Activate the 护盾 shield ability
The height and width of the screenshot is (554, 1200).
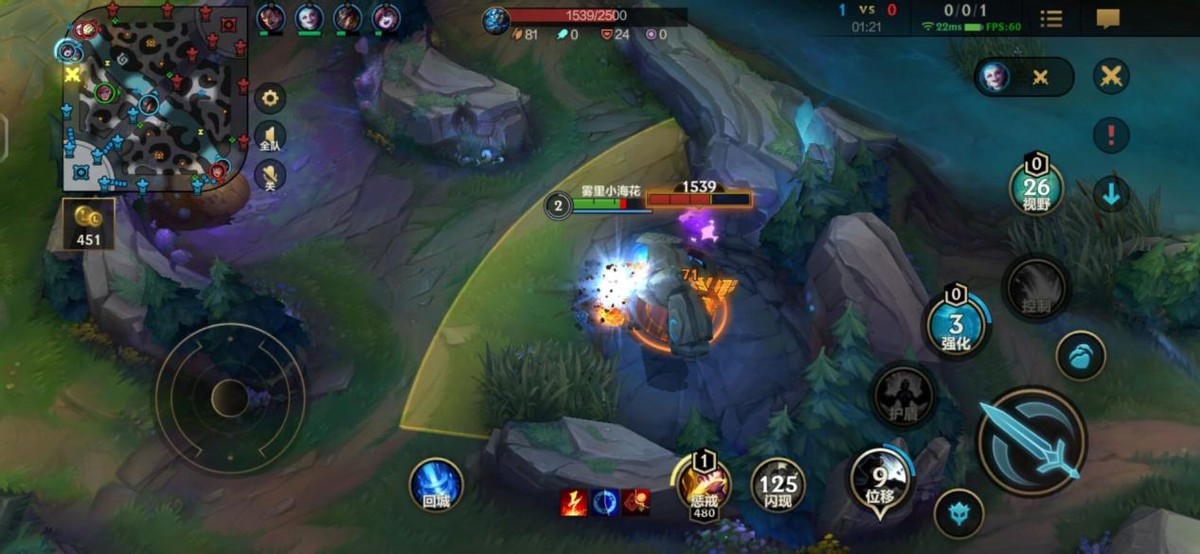pyautogui.click(x=904, y=396)
